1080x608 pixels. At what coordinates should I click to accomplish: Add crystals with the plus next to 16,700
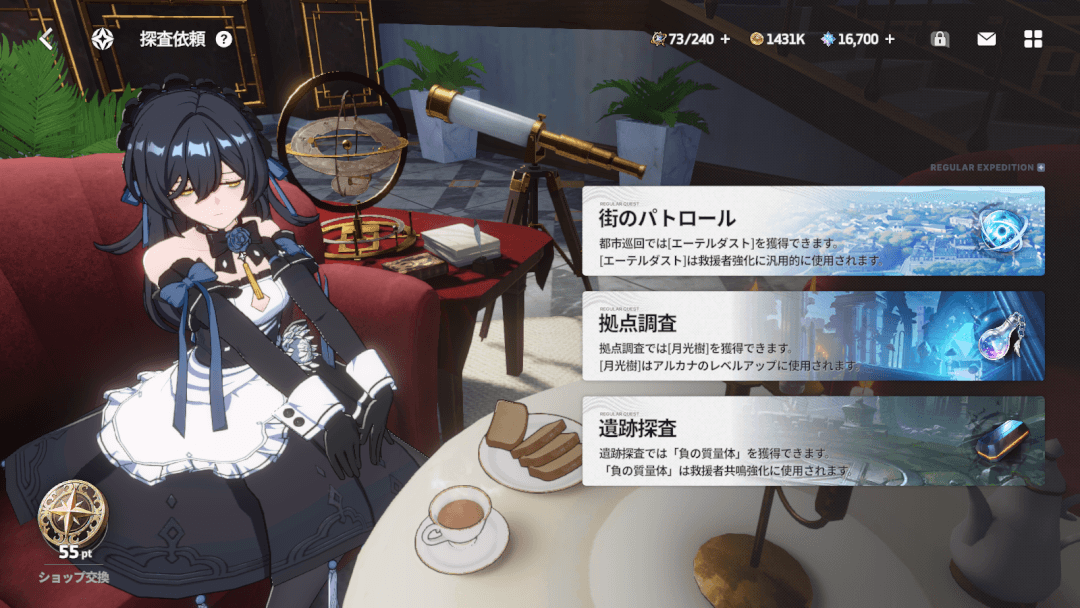point(890,39)
